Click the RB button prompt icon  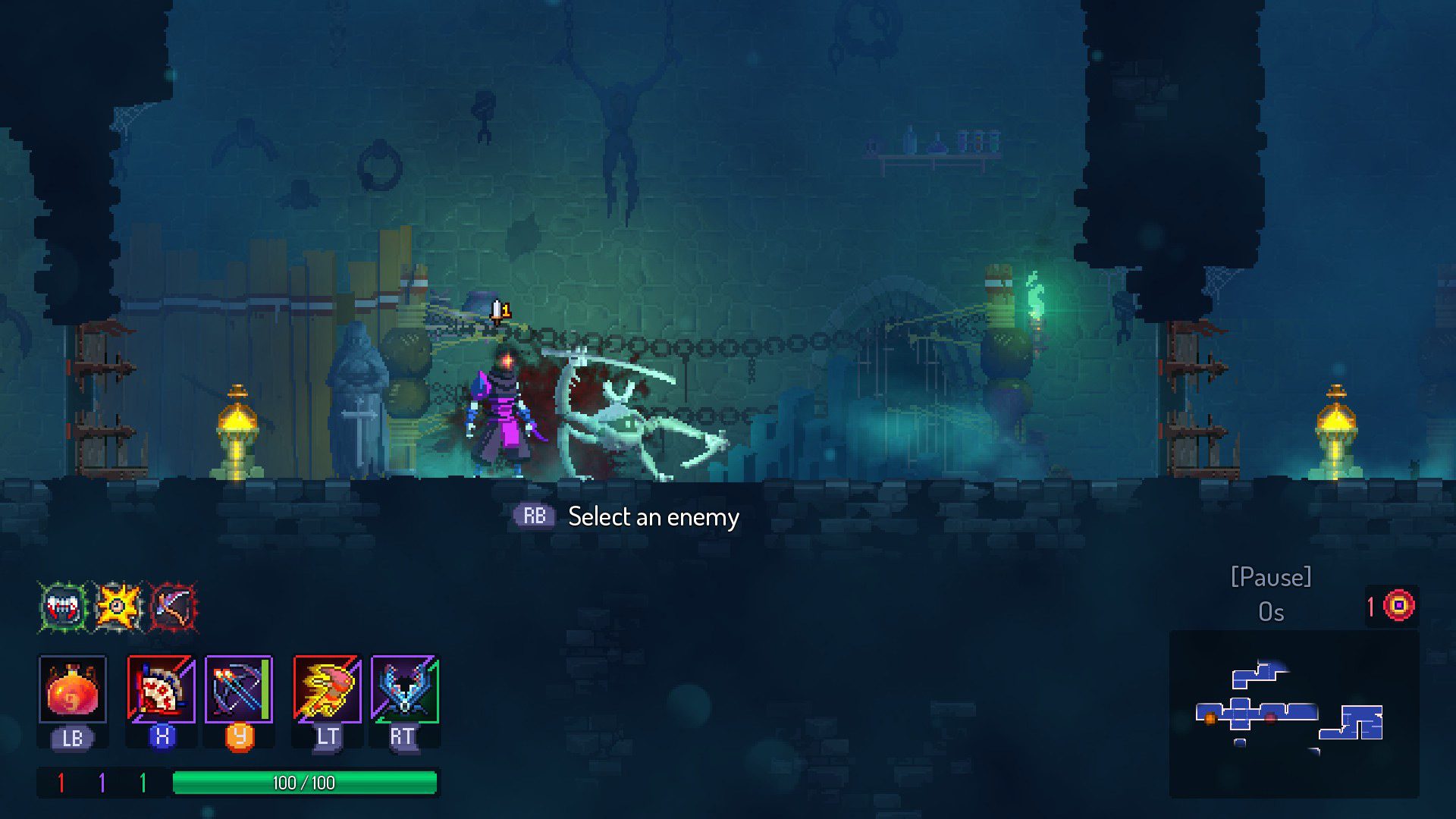pos(536,516)
